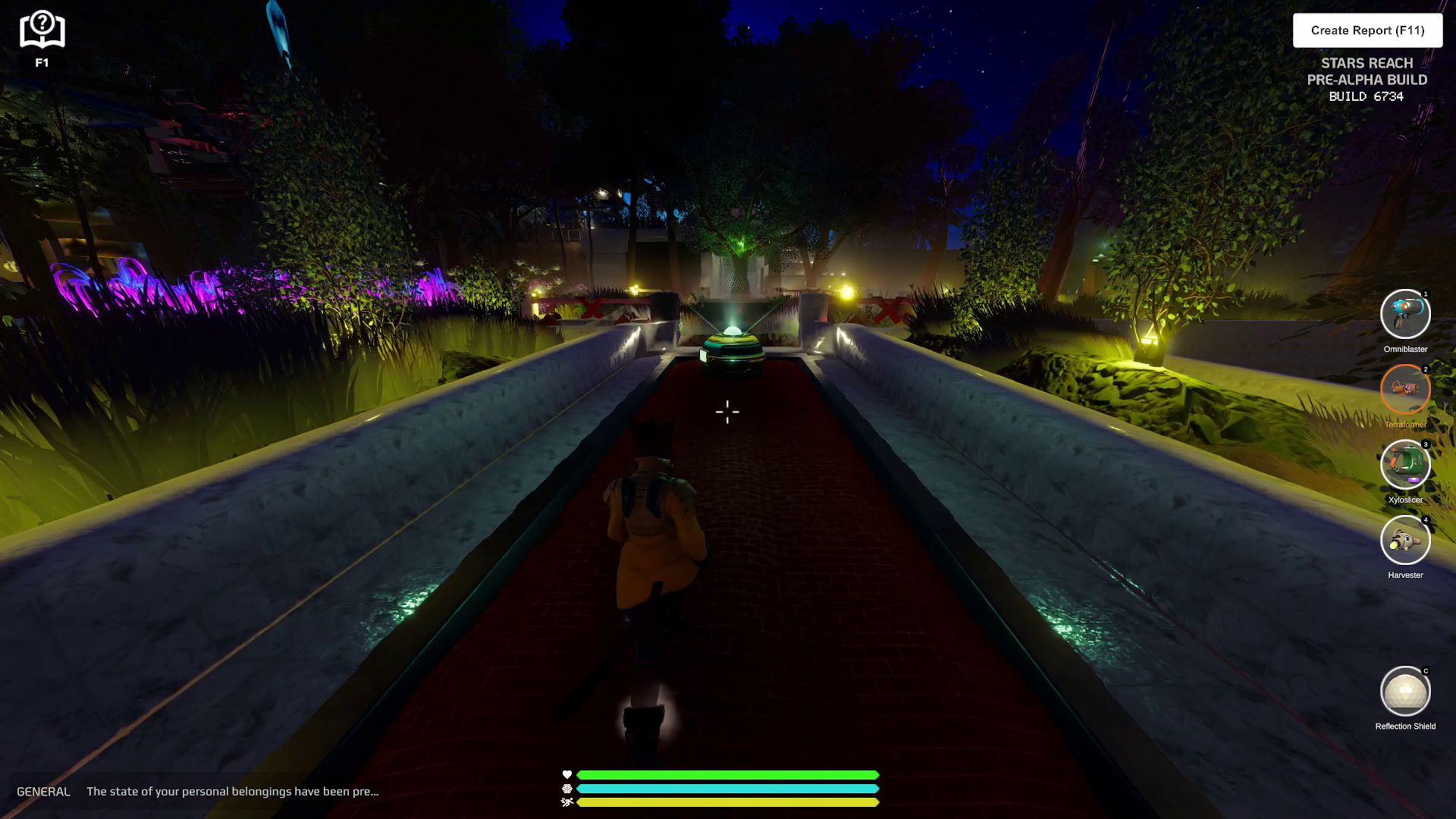The height and width of the screenshot is (819, 1456).
Task: Switch to the Harvester tool
Action: tap(1405, 541)
